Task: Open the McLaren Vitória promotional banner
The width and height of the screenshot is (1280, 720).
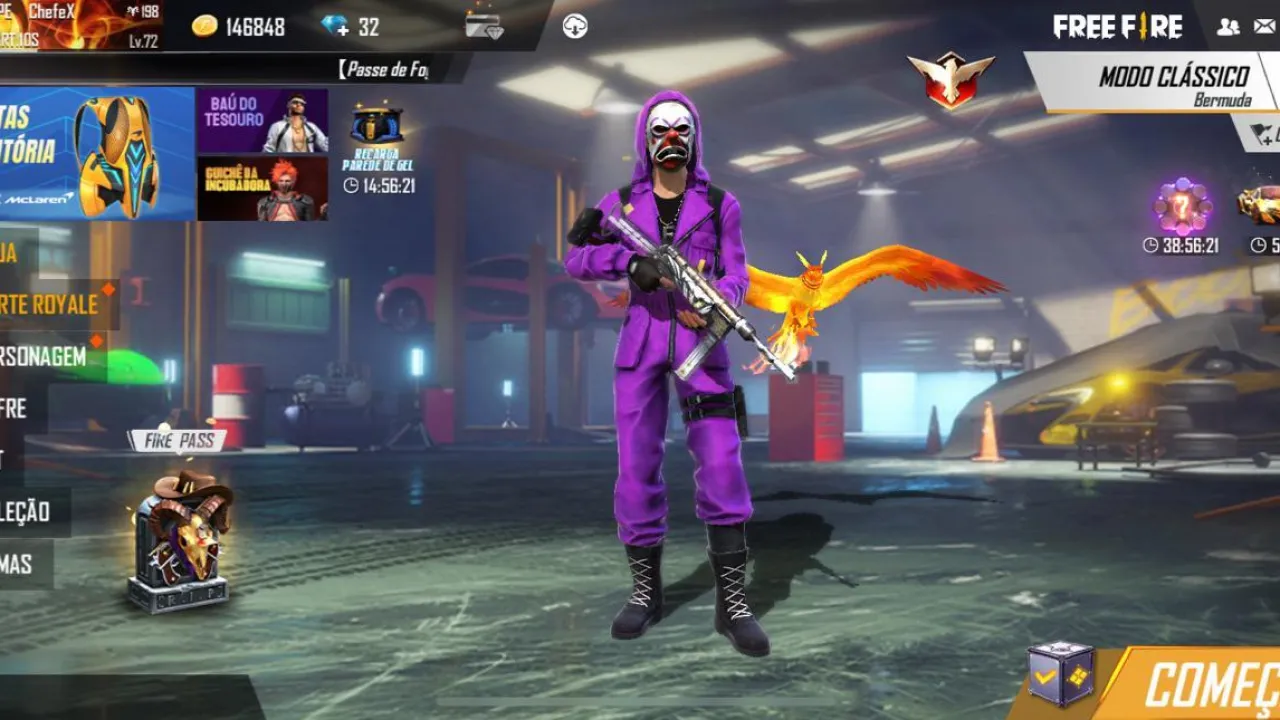Action: tap(95, 150)
